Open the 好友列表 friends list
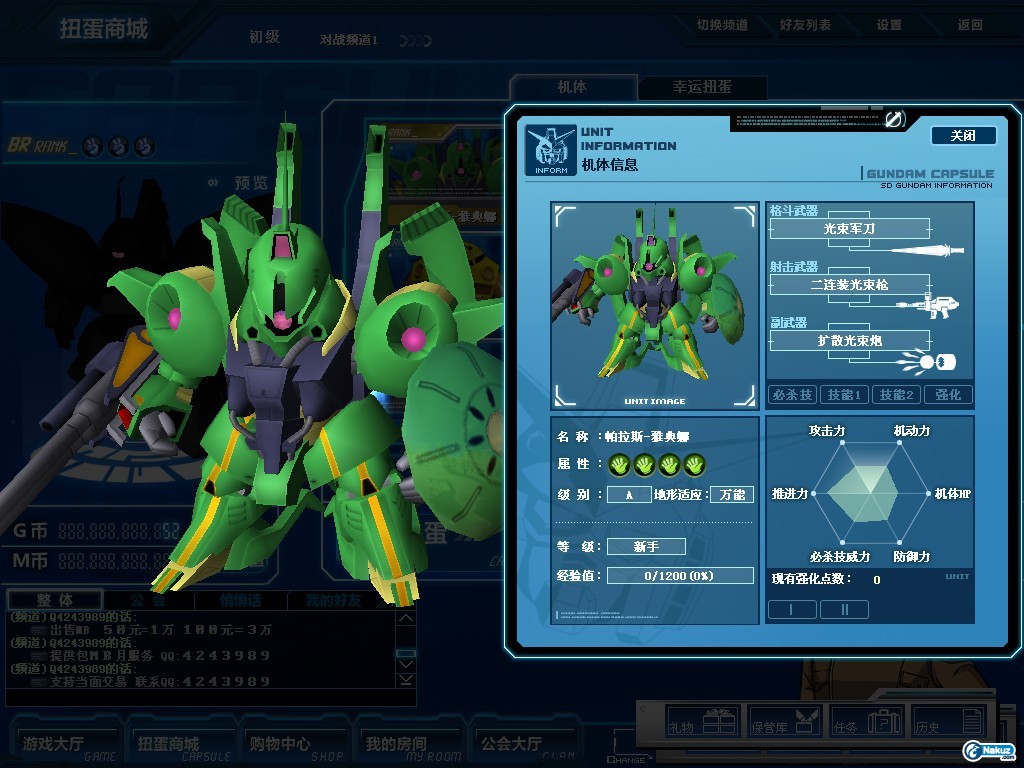Viewport: 1024px width, 768px height. point(805,25)
